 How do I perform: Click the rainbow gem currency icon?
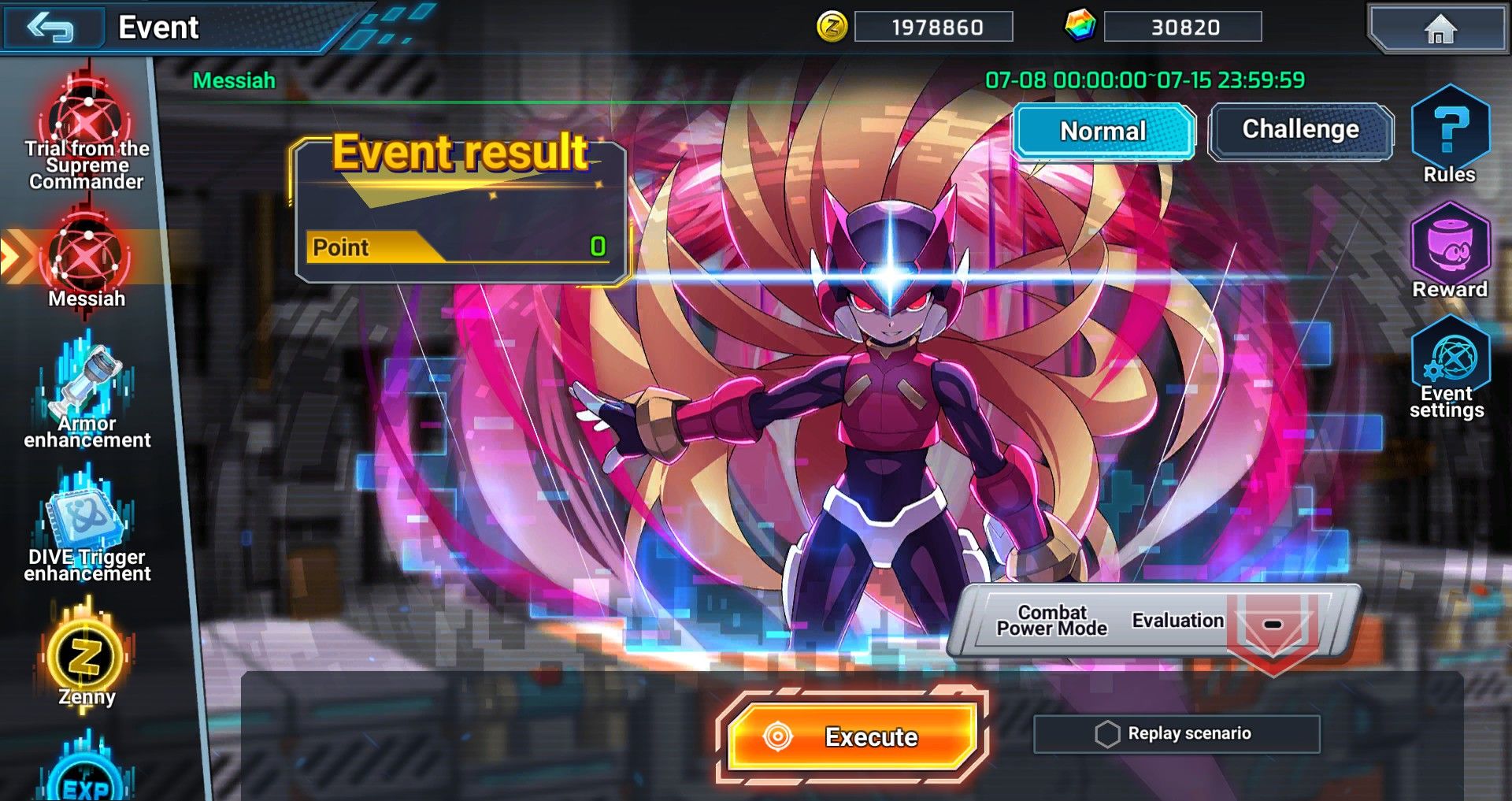[1080, 26]
